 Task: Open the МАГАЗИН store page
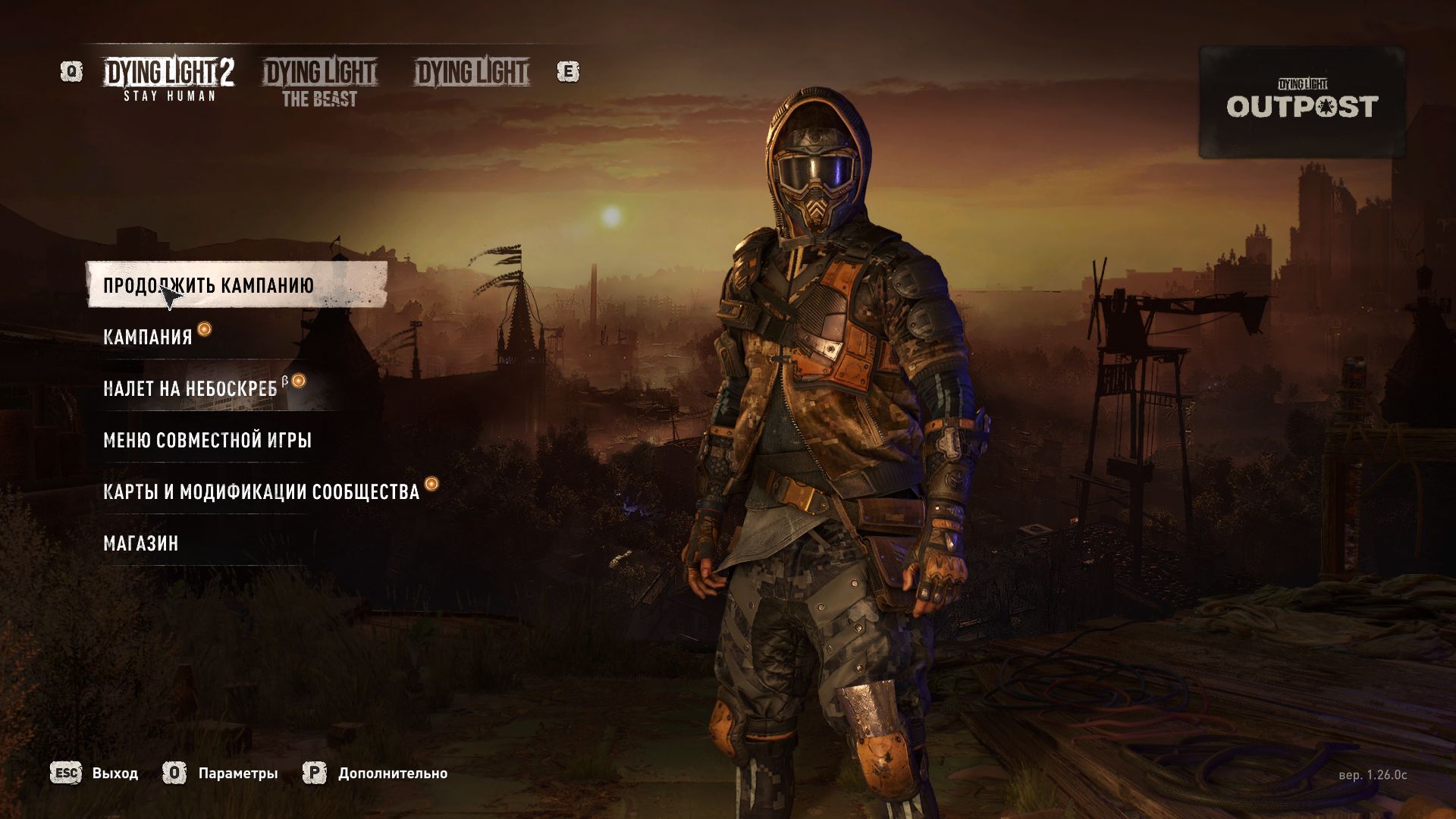tap(141, 541)
